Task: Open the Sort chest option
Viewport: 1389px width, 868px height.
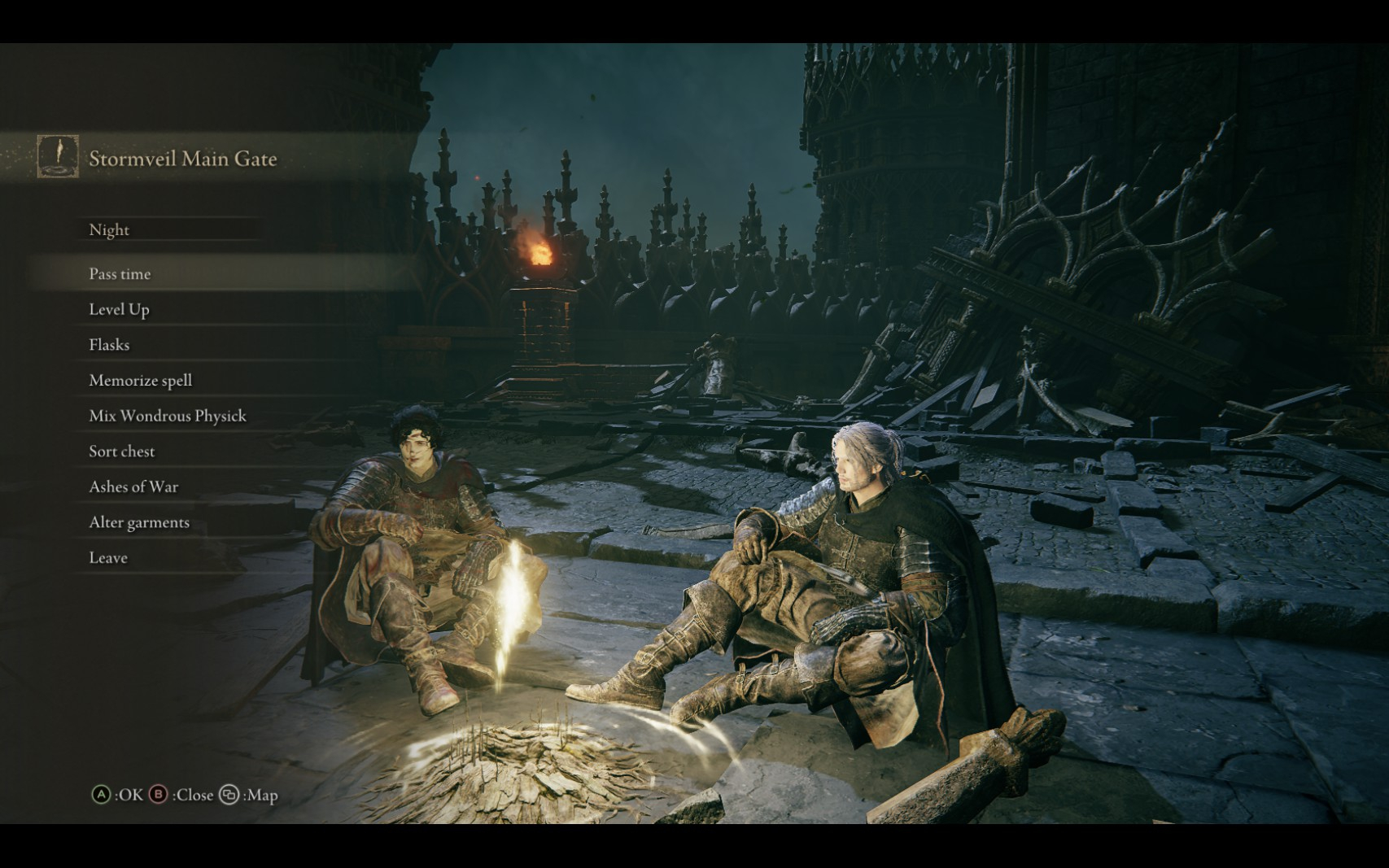Action: 122,451
